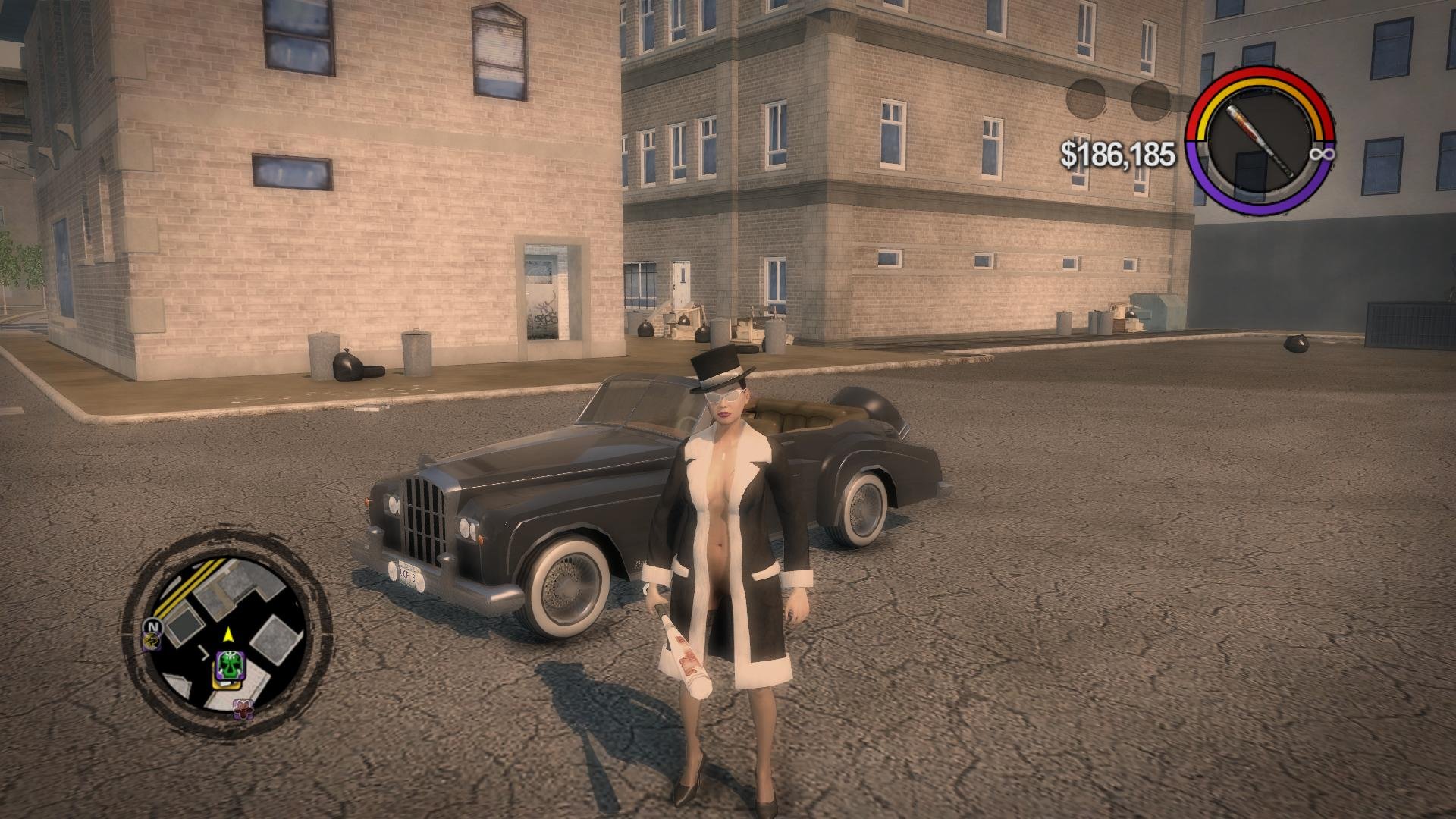Click the gold emblem marker below the N
The image size is (1456, 819).
pyautogui.click(x=152, y=642)
